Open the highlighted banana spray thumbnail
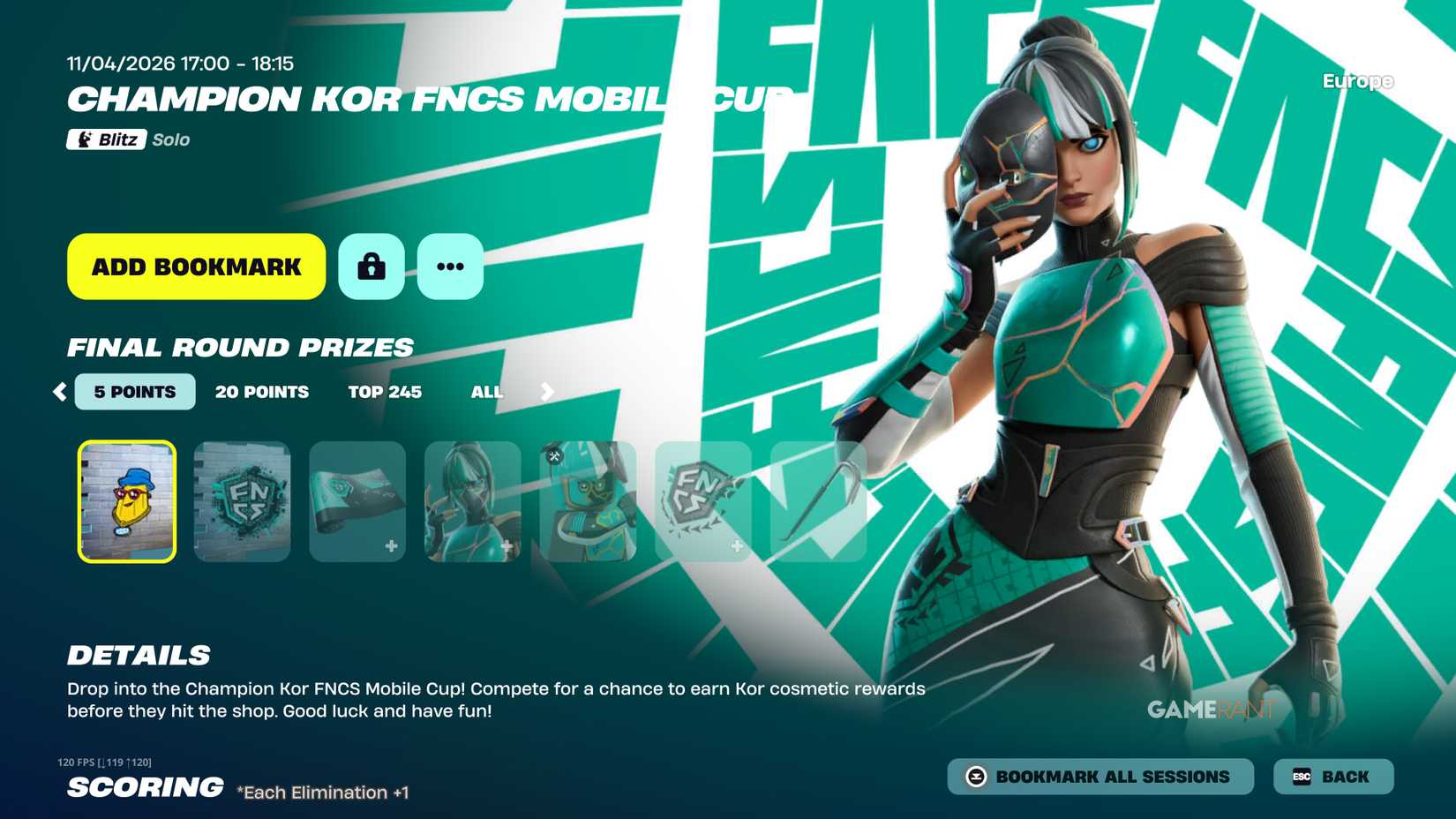1456x819 pixels. coord(127,500)
